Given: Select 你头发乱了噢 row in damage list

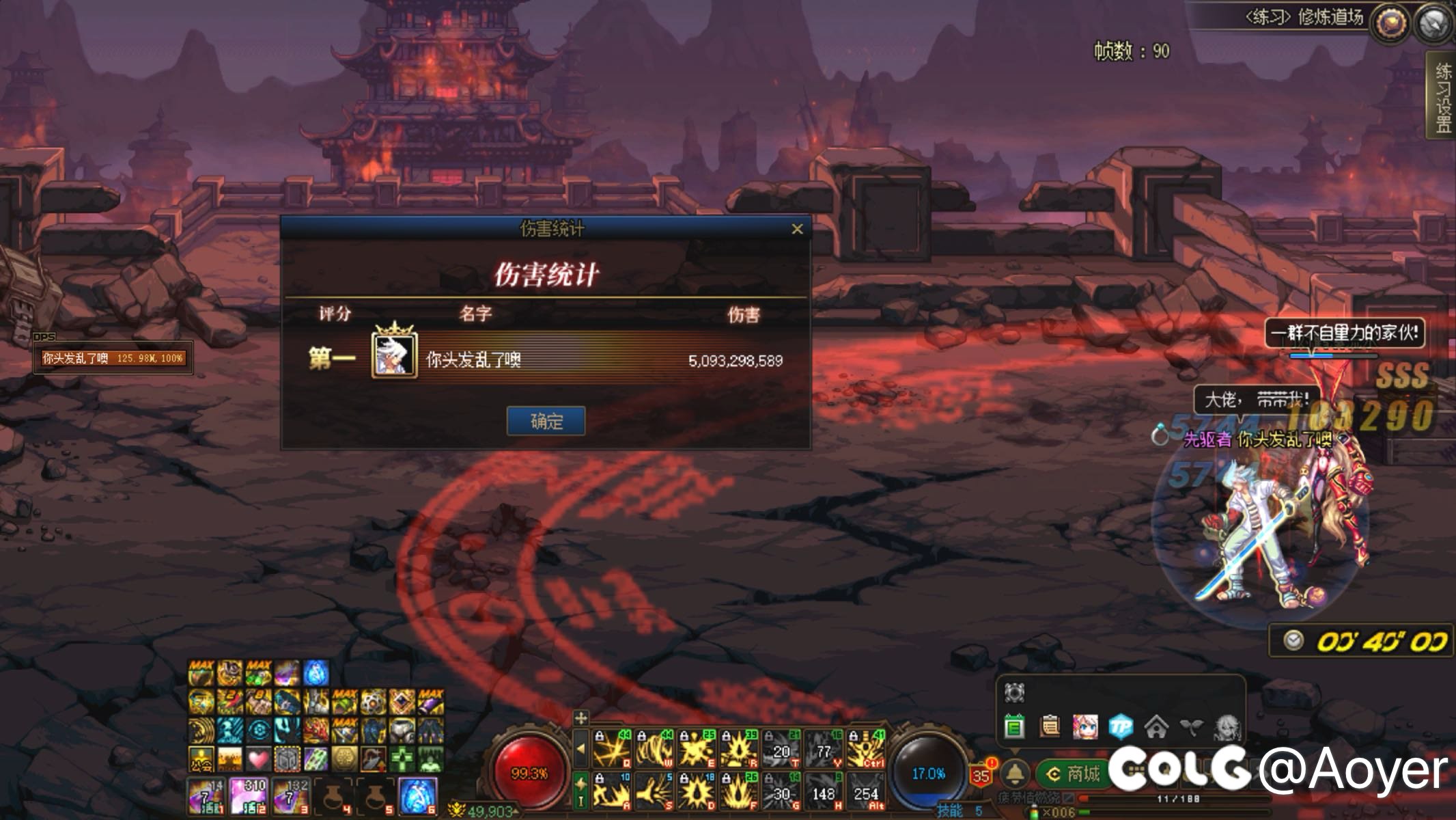Looking at the screenshot, I should tap(546, 360).
